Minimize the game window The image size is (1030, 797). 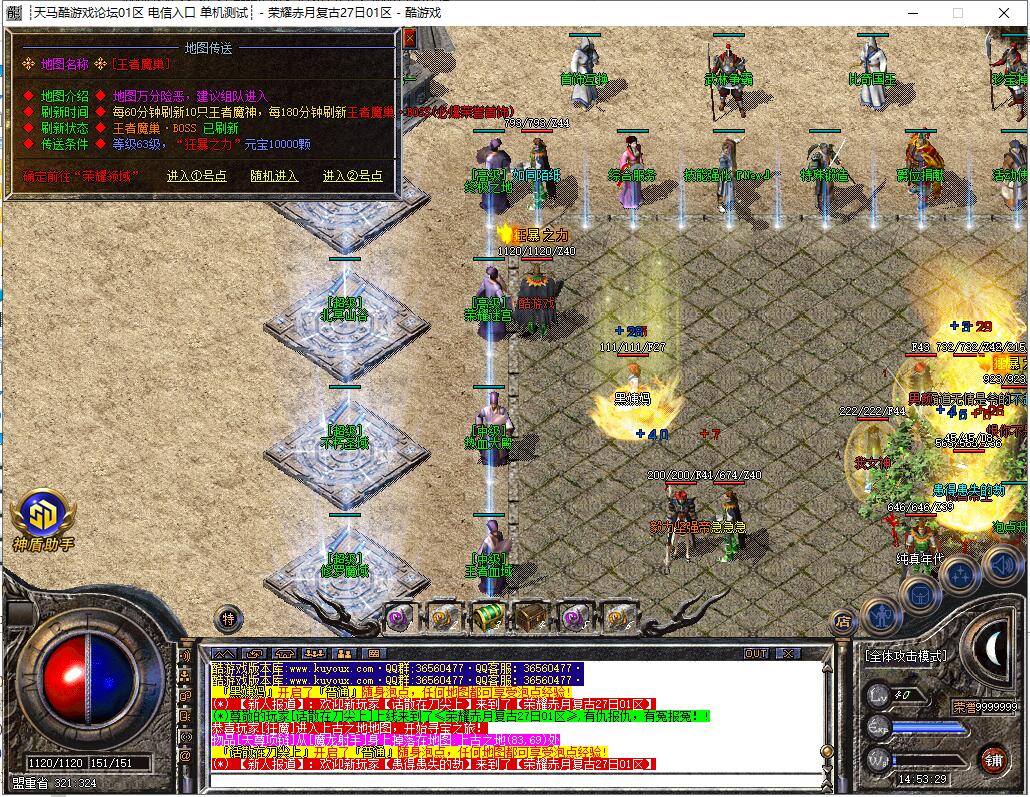coord(912,13)
